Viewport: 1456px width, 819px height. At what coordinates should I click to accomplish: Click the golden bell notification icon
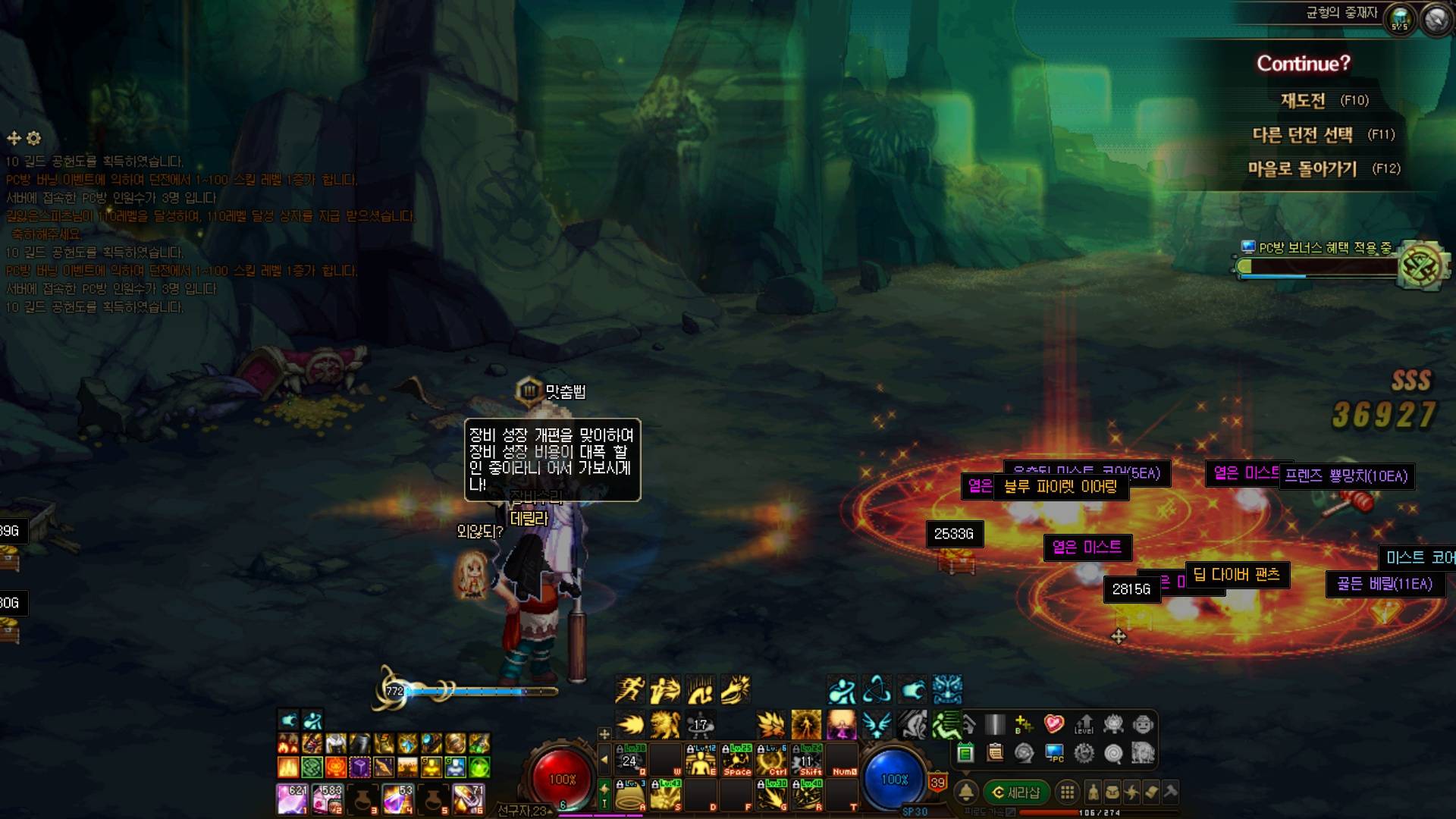(x=965, y=792)
